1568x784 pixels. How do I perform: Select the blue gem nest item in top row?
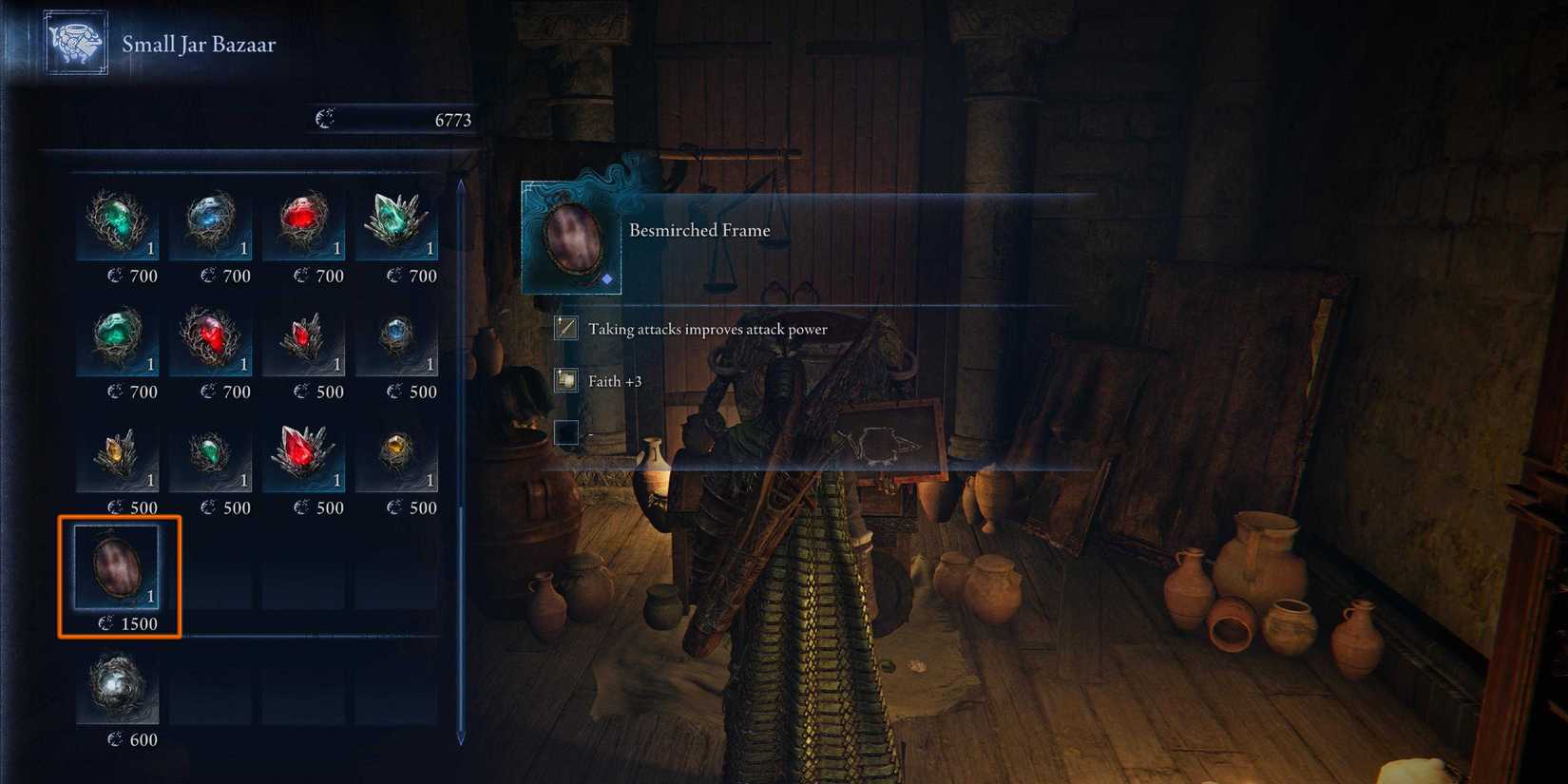tap(211, 223)
